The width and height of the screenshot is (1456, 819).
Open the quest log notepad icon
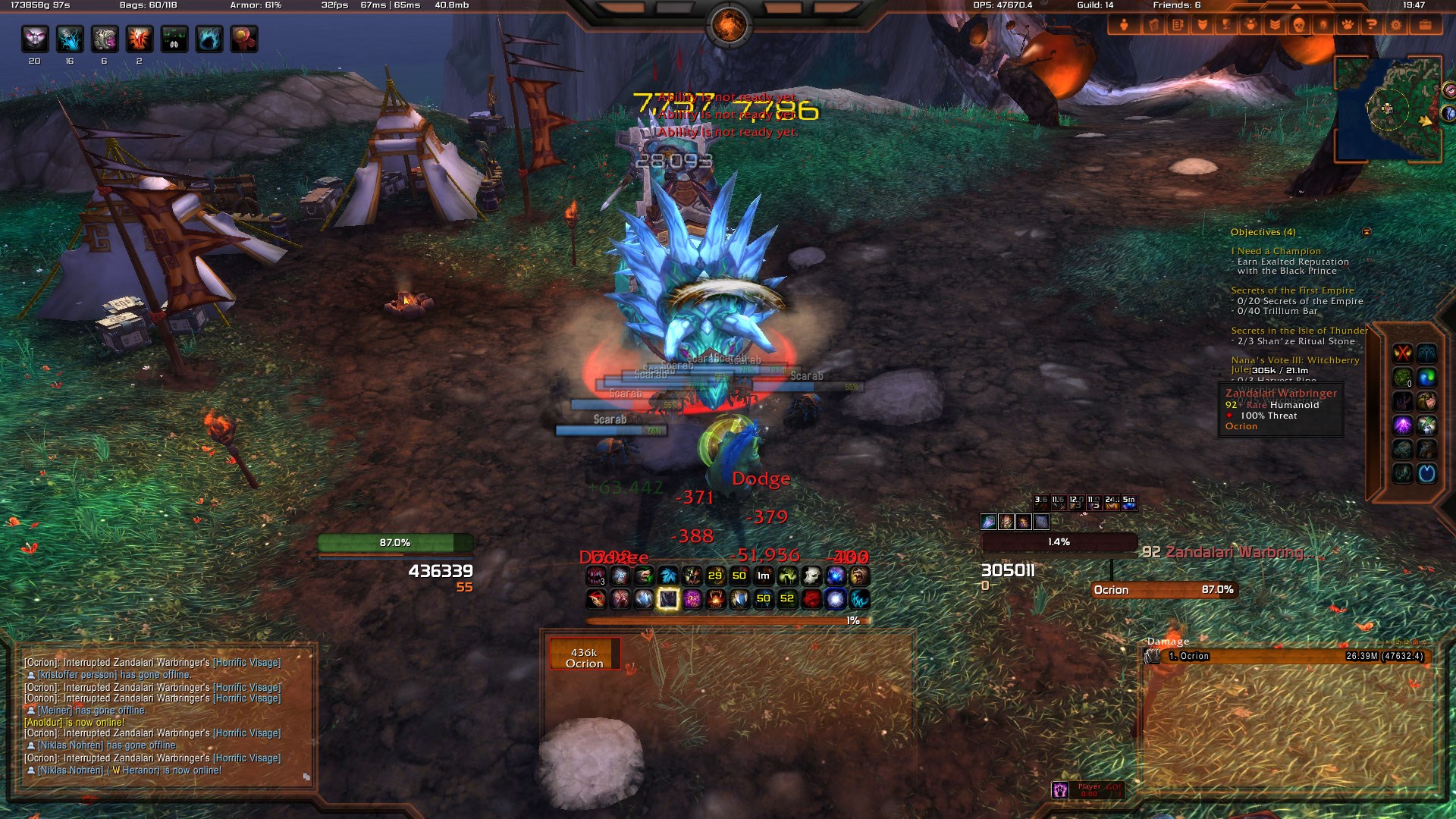1177,25
